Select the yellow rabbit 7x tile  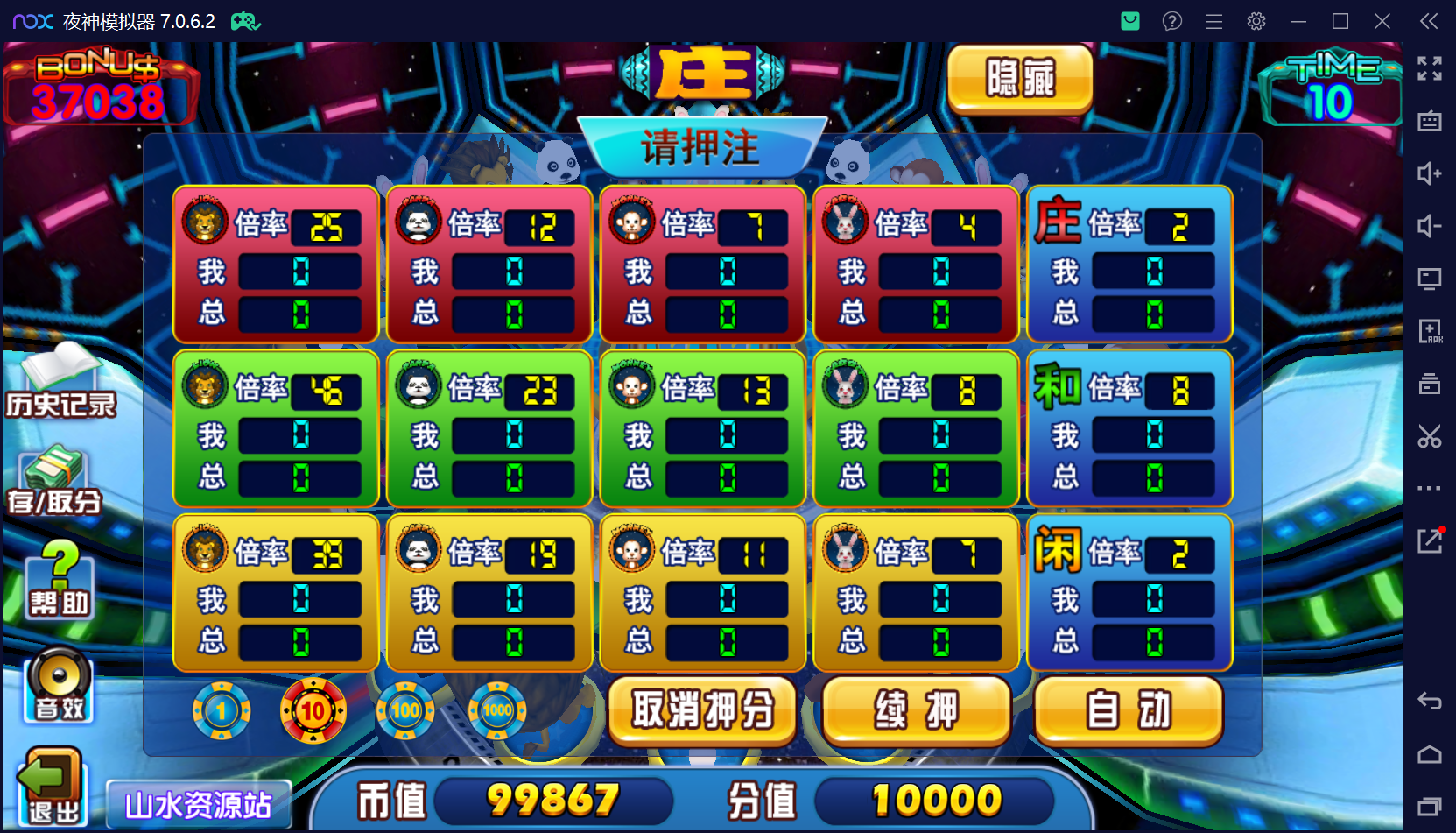tap(916, 592)
